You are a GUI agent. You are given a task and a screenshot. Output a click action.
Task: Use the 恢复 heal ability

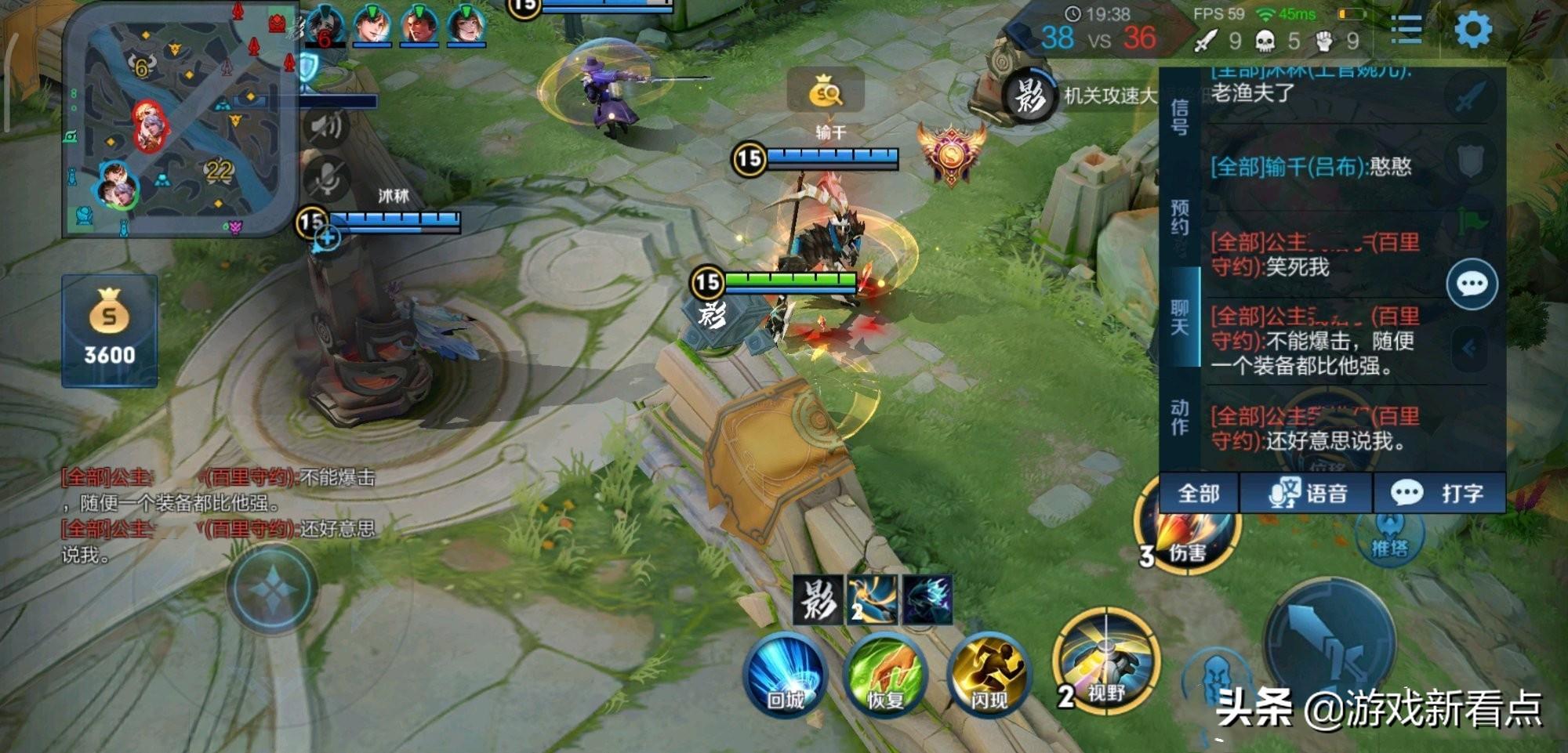pyautogui.click(x=886, y=674)
